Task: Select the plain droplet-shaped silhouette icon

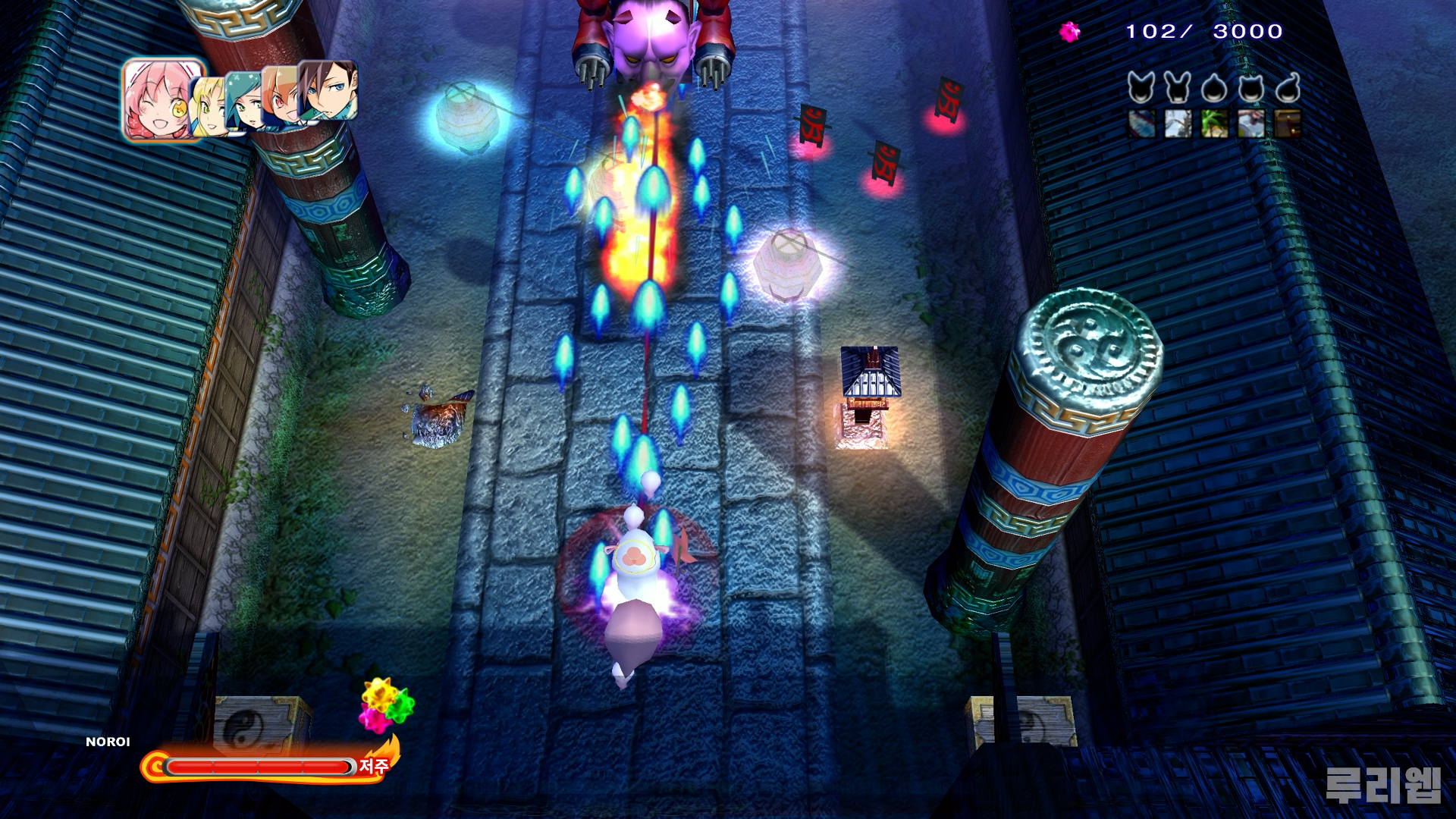Action: [1213, 89]
